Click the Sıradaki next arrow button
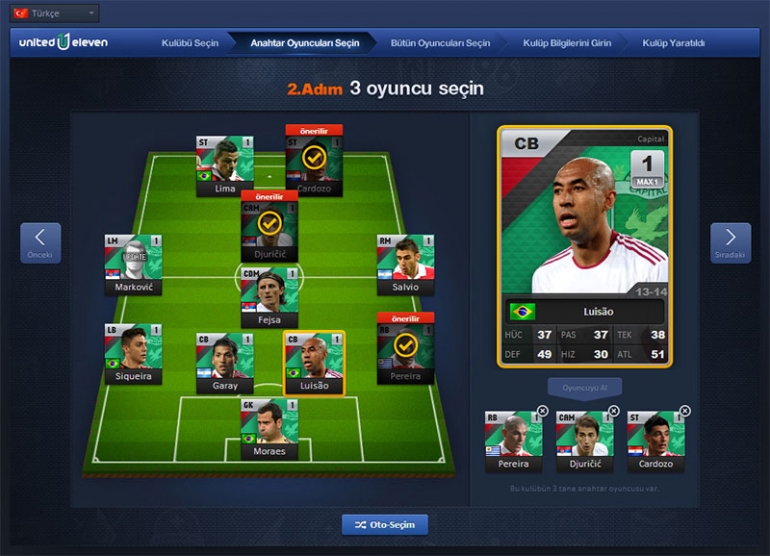The width and height of the screenshot is (770, 556). click(730, 243)
